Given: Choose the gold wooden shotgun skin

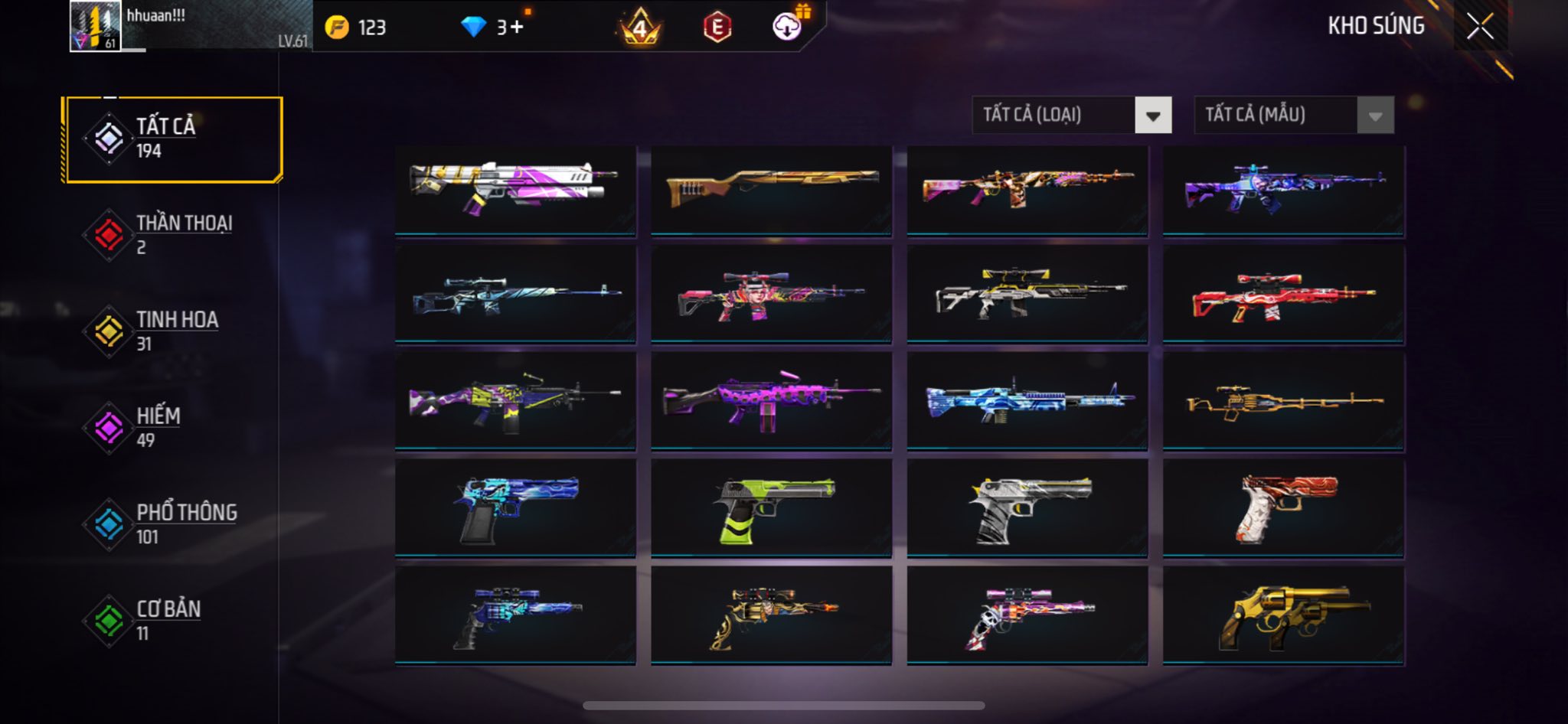Looking at the screenshot, I should coord(771,190).
